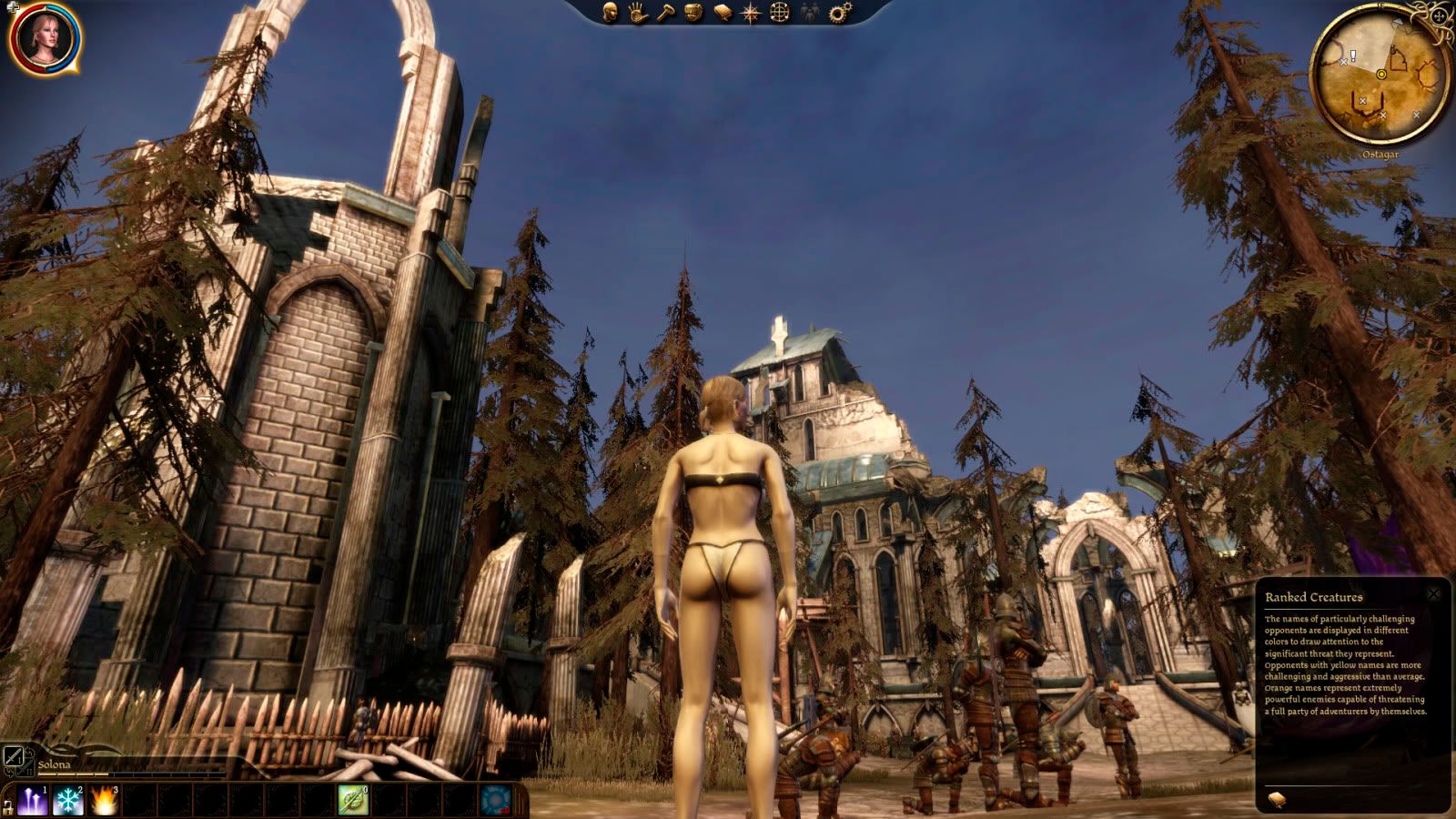Viewport: 1456px width, 819px height.
Task: Close the Ranked Creatures tutorial panel
Action: point(1434,595)
